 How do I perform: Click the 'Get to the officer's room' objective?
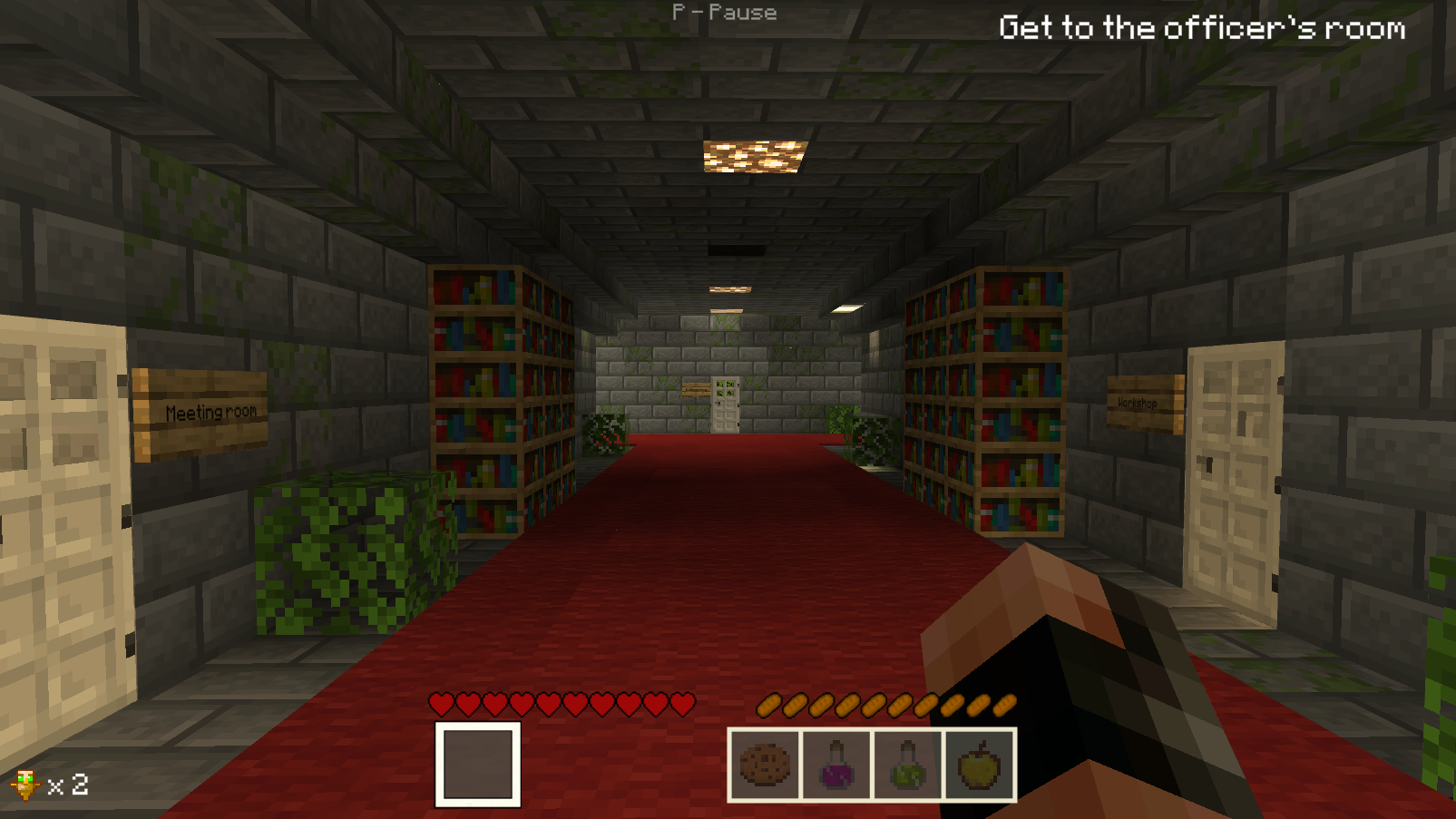tap(1201, 28)
